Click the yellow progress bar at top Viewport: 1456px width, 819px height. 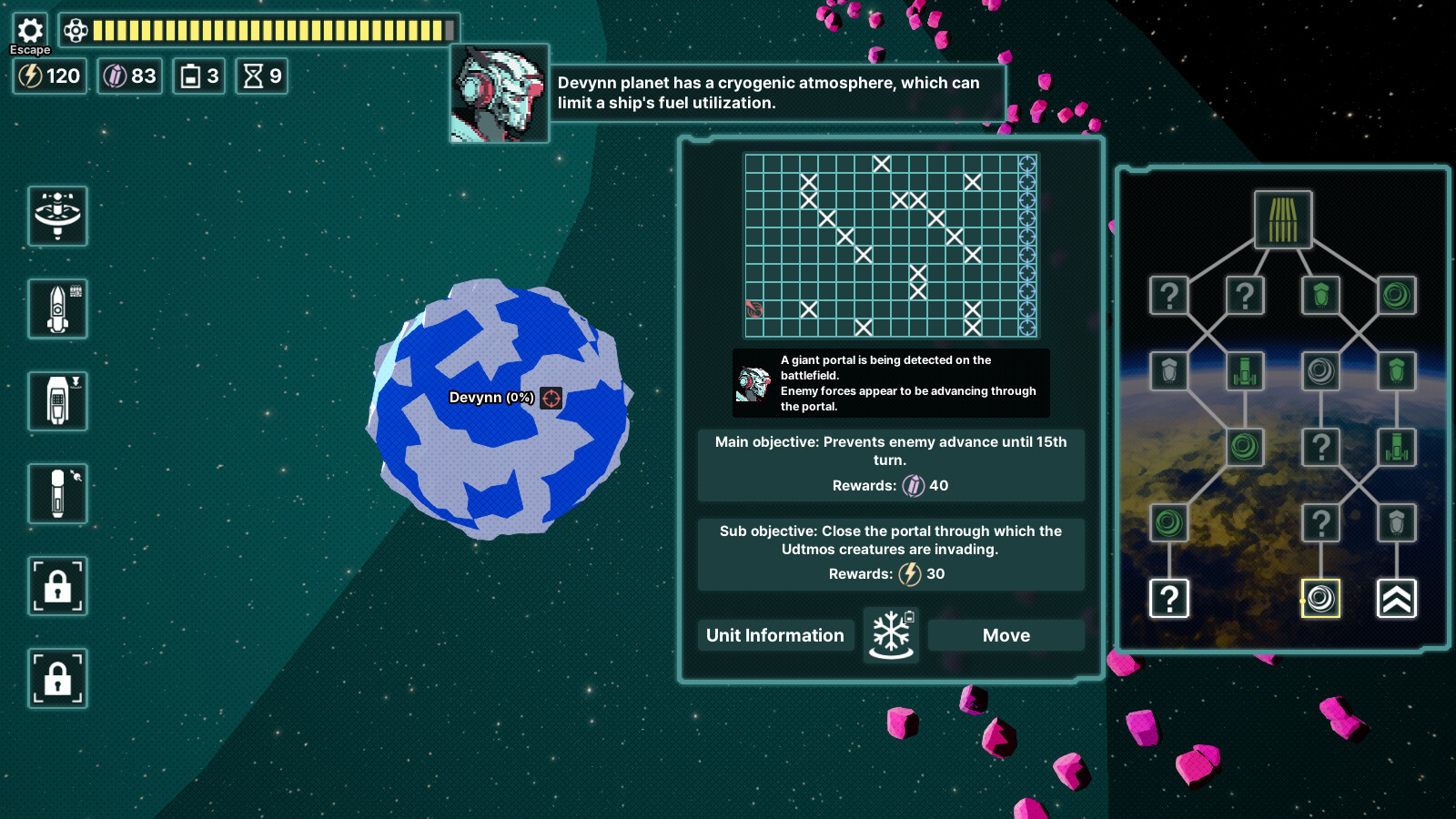tap(273, 30)
